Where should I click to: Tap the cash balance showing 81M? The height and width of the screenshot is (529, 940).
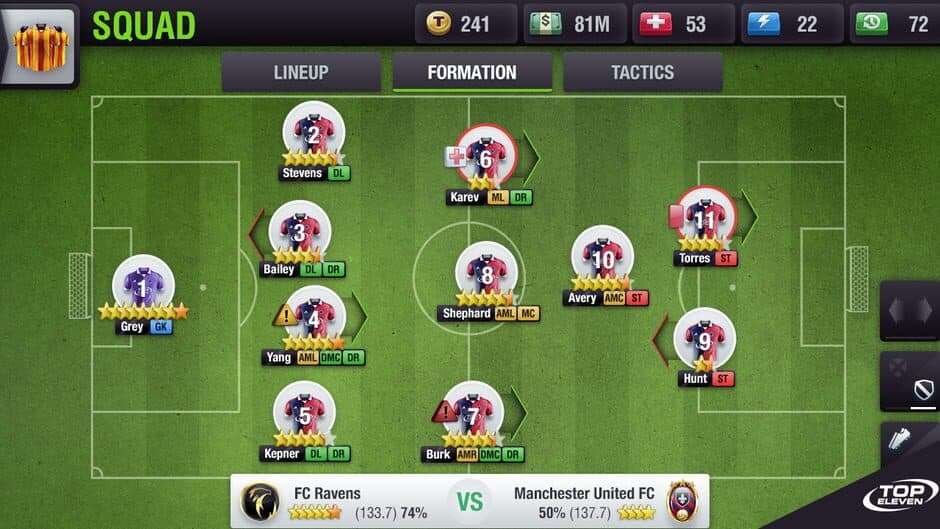(575, 24)
